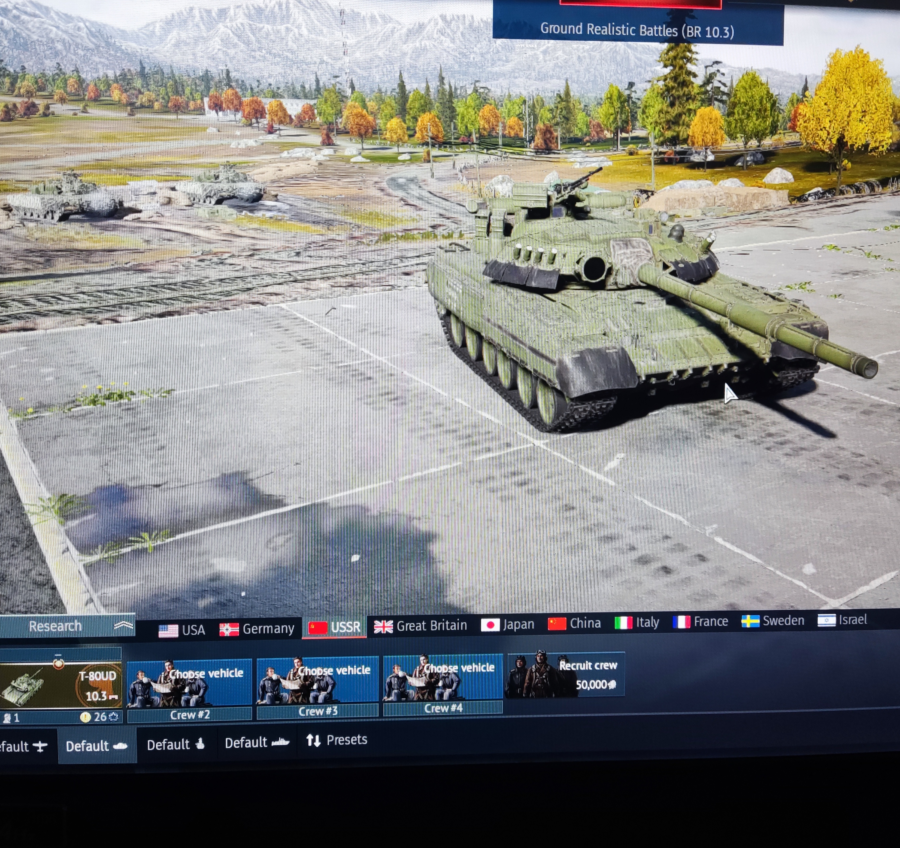Viewport: 900px width, 848px height.
Task: Open the China nation tab
Action: pos(574,623)
